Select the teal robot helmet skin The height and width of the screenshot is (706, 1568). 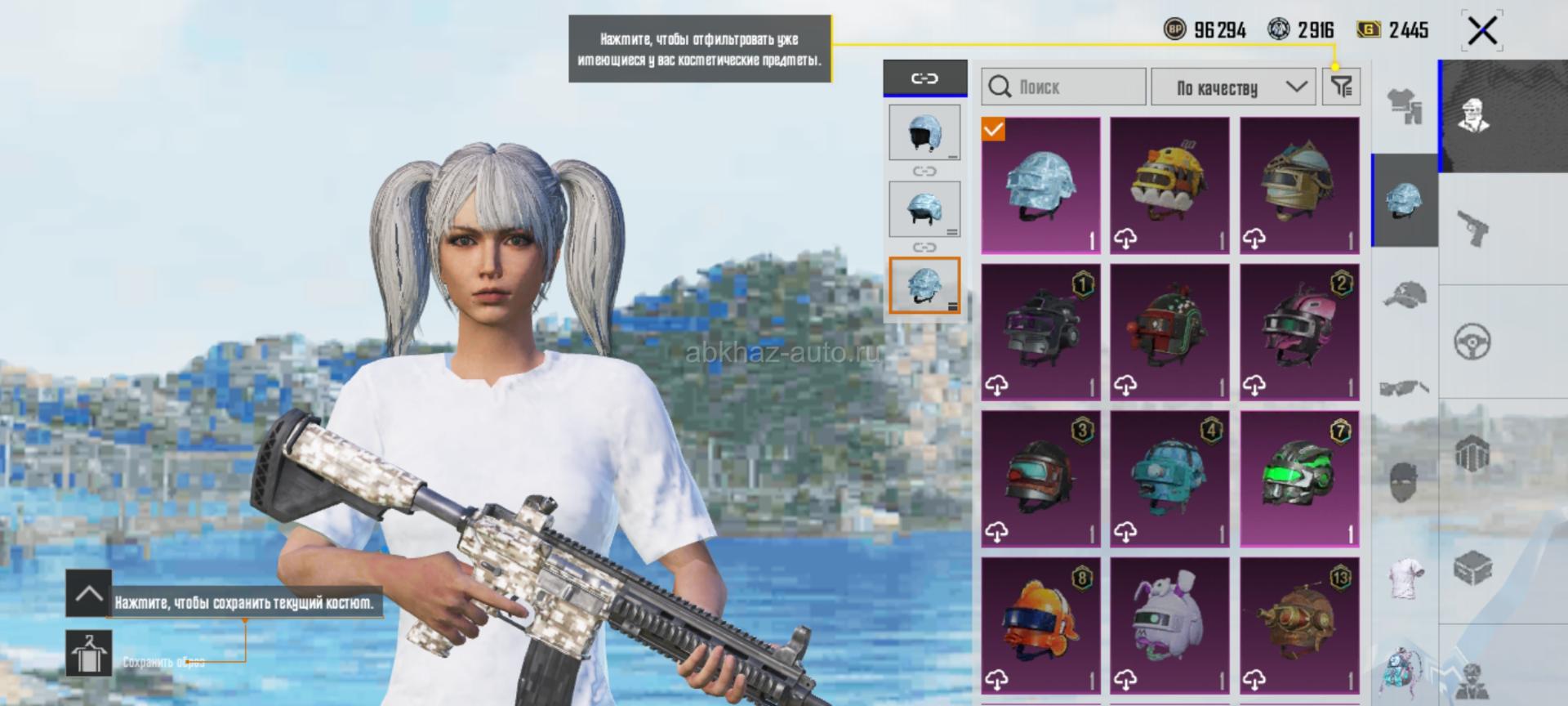tap(1169, 479)
